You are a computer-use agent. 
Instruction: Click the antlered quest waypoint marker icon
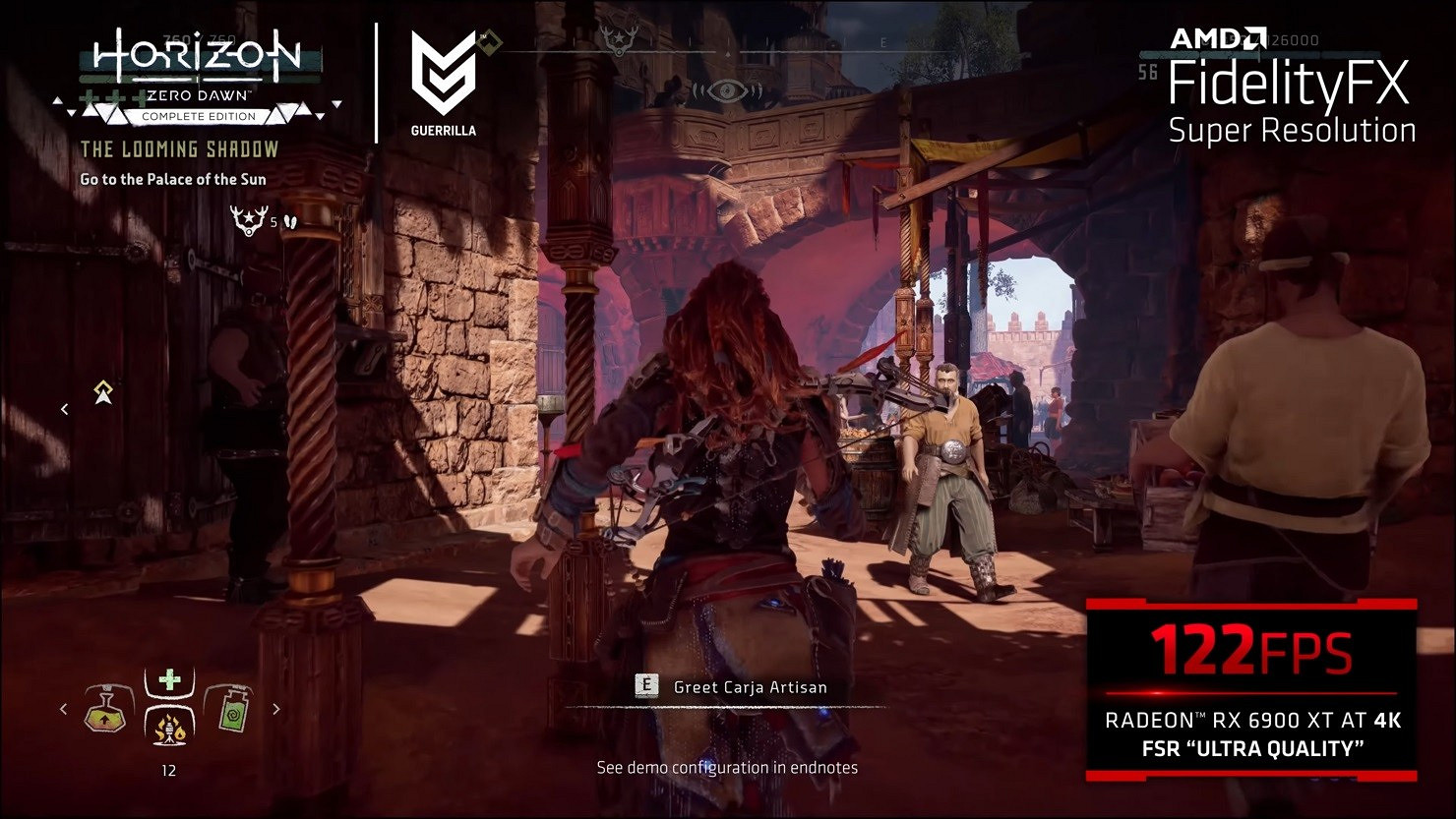click(244, 217)
